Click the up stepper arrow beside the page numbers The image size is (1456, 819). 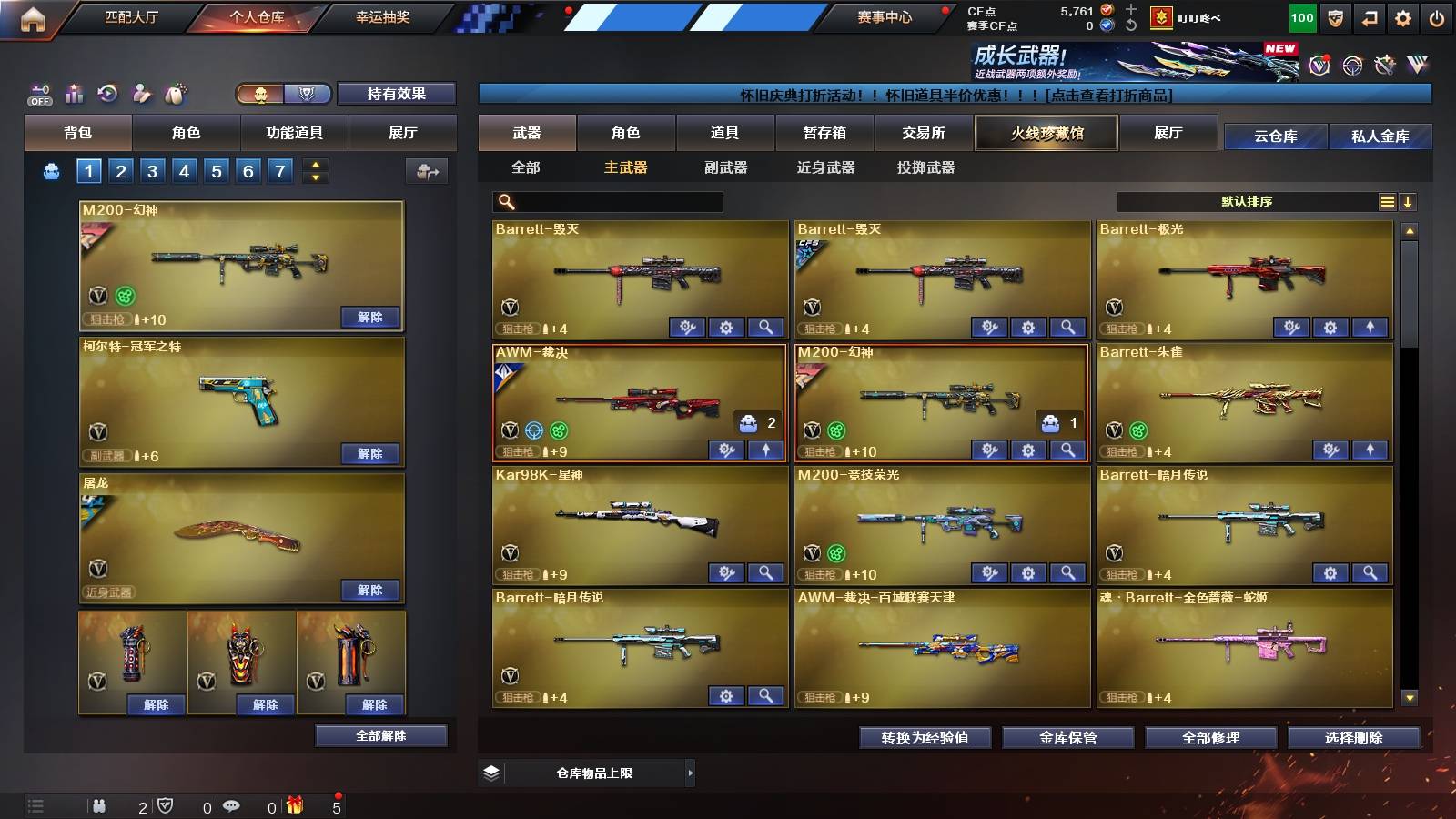(x=314, y=164)
